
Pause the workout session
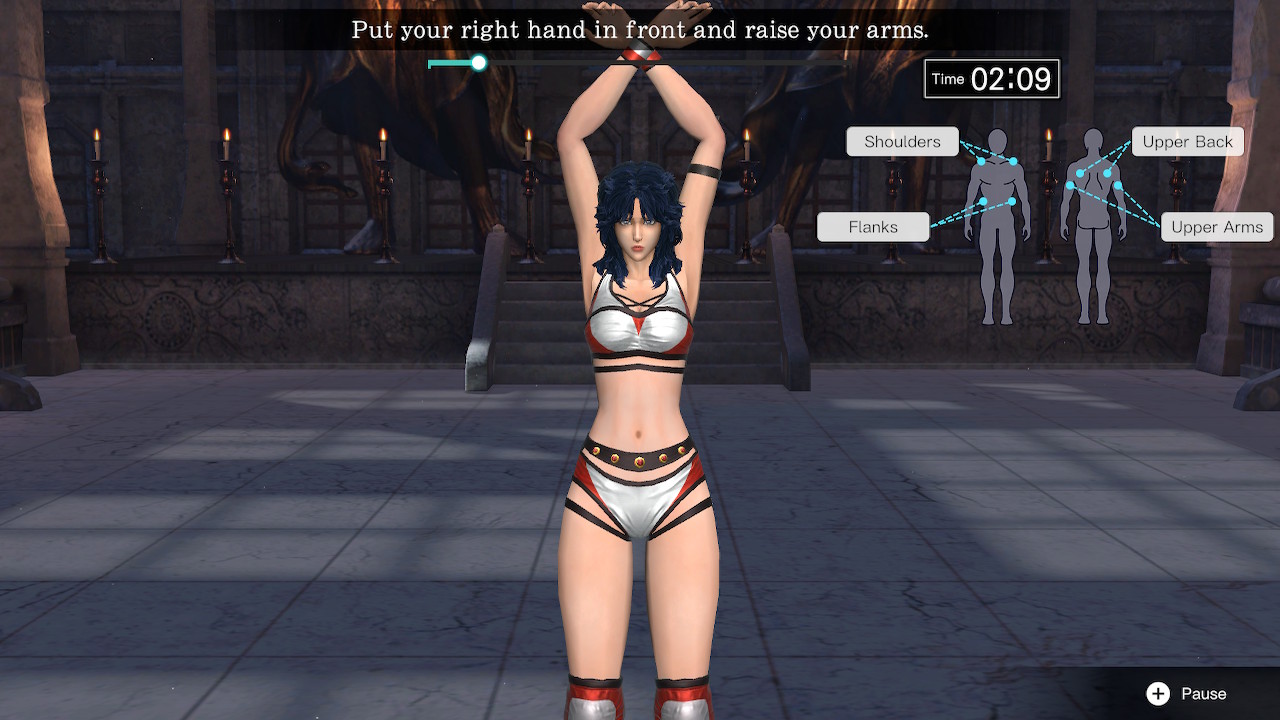coord(1187,693)
